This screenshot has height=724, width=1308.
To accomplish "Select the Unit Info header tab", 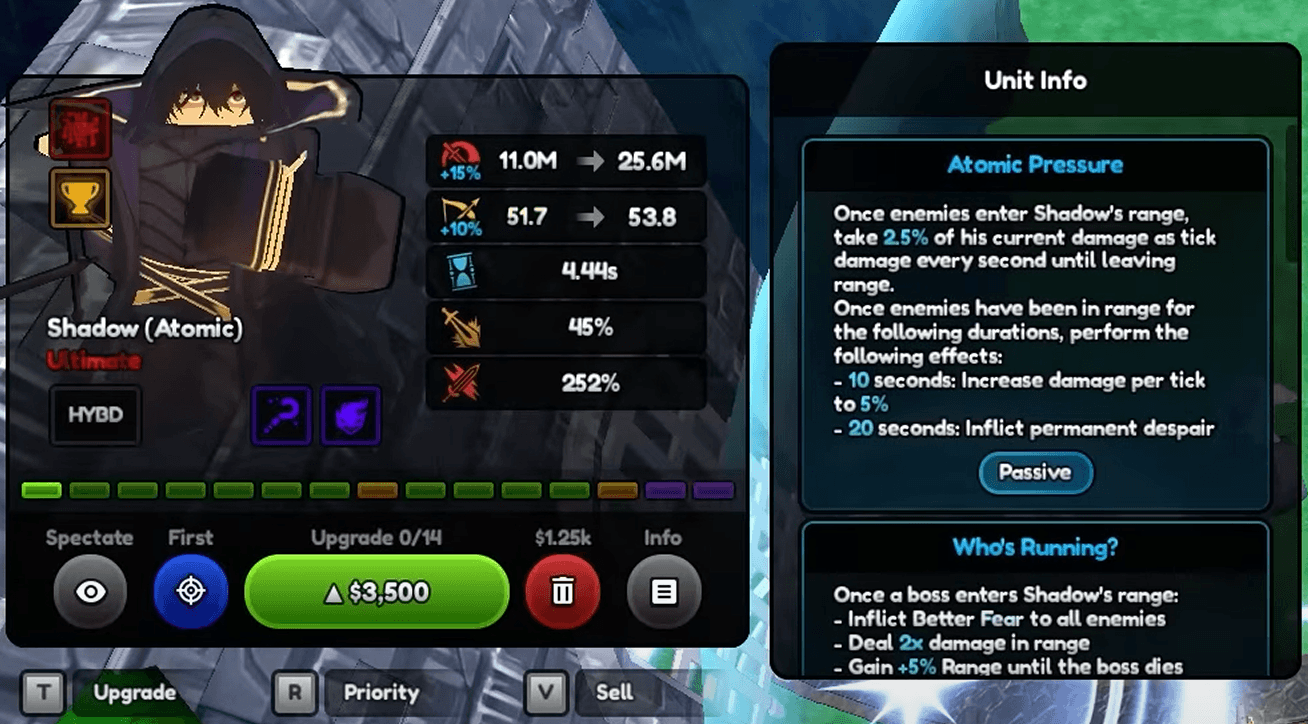I will (1035, 80).
